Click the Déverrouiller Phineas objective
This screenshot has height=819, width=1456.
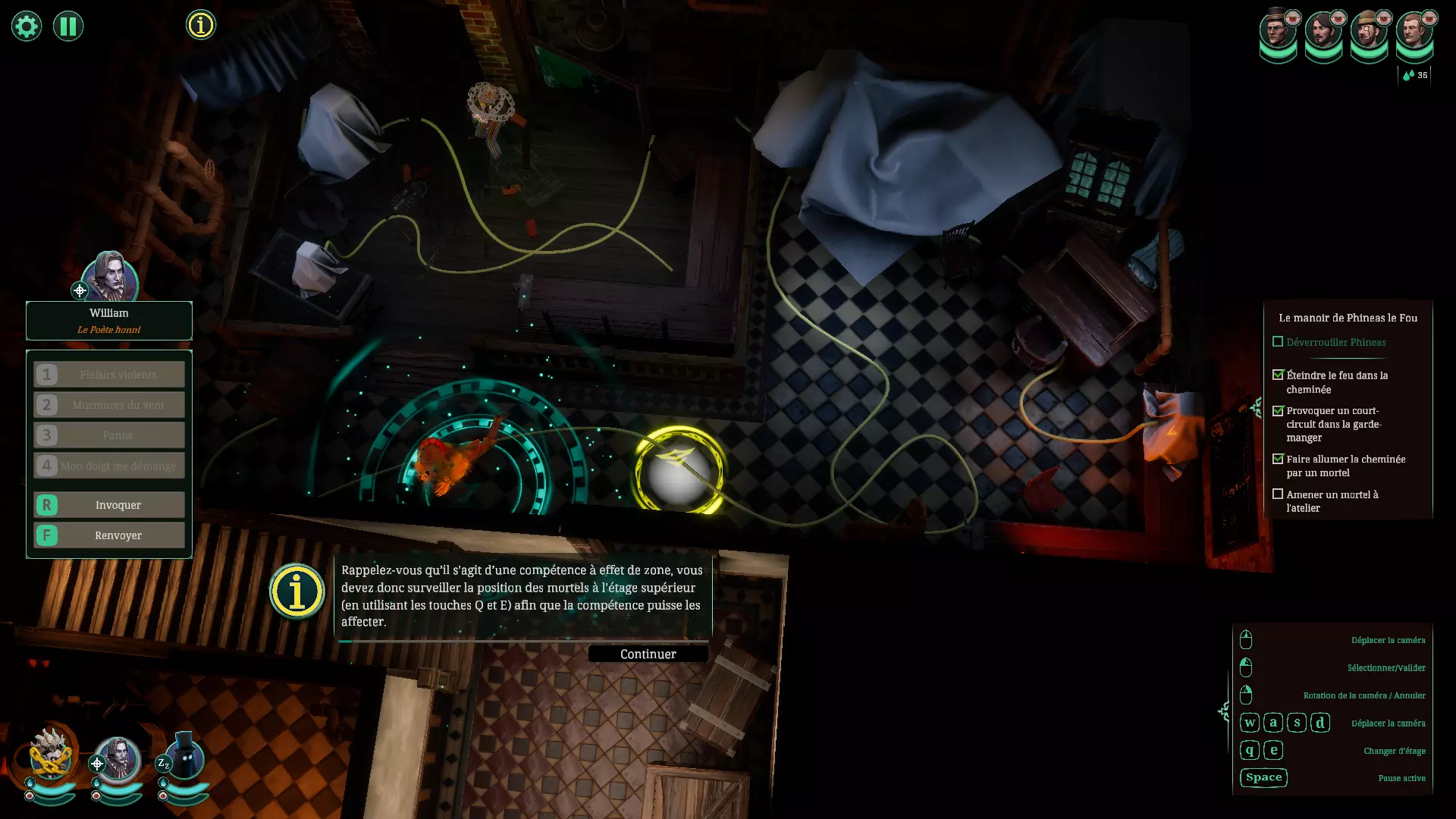click(x=1335, y=342)
